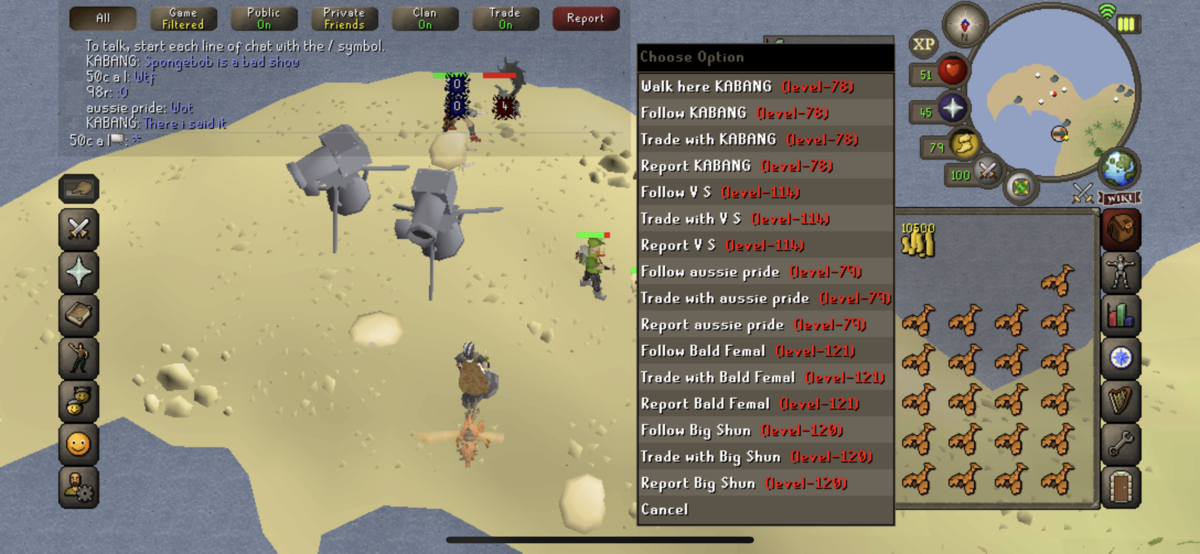Viewport: 1200px width, 554px height.
Task: Click the red Report button
Action: pyautogui.click(x=585, y=18)
